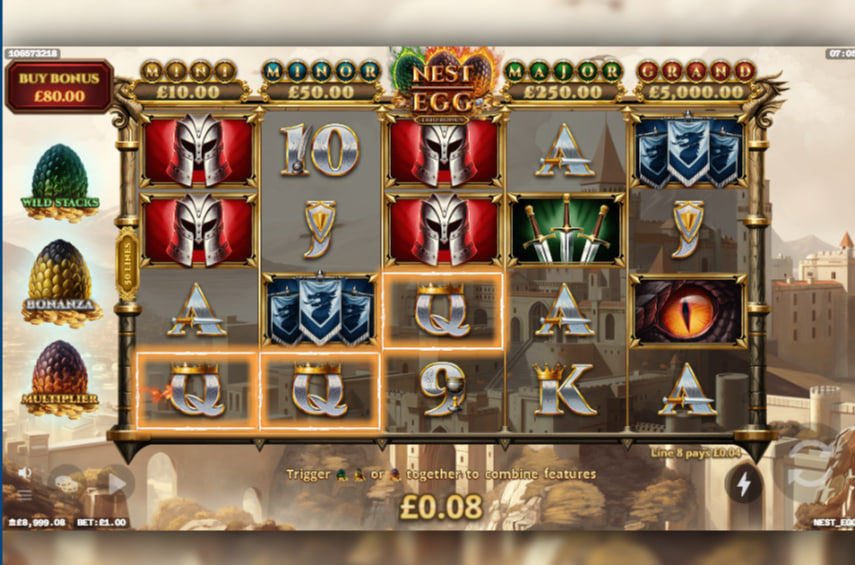
Task: Mute the sound using the speaker icon
Action: click(24, 472)
